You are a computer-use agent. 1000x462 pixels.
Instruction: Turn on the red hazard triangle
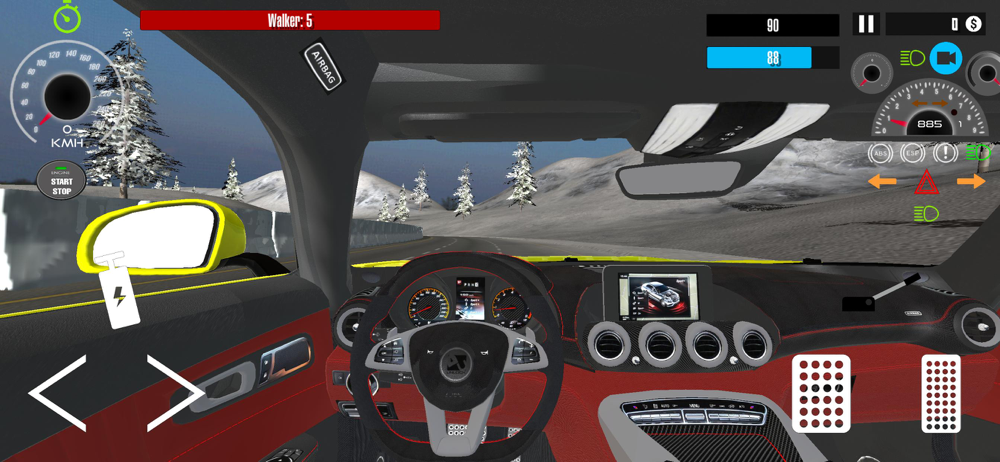click(926, 182)
